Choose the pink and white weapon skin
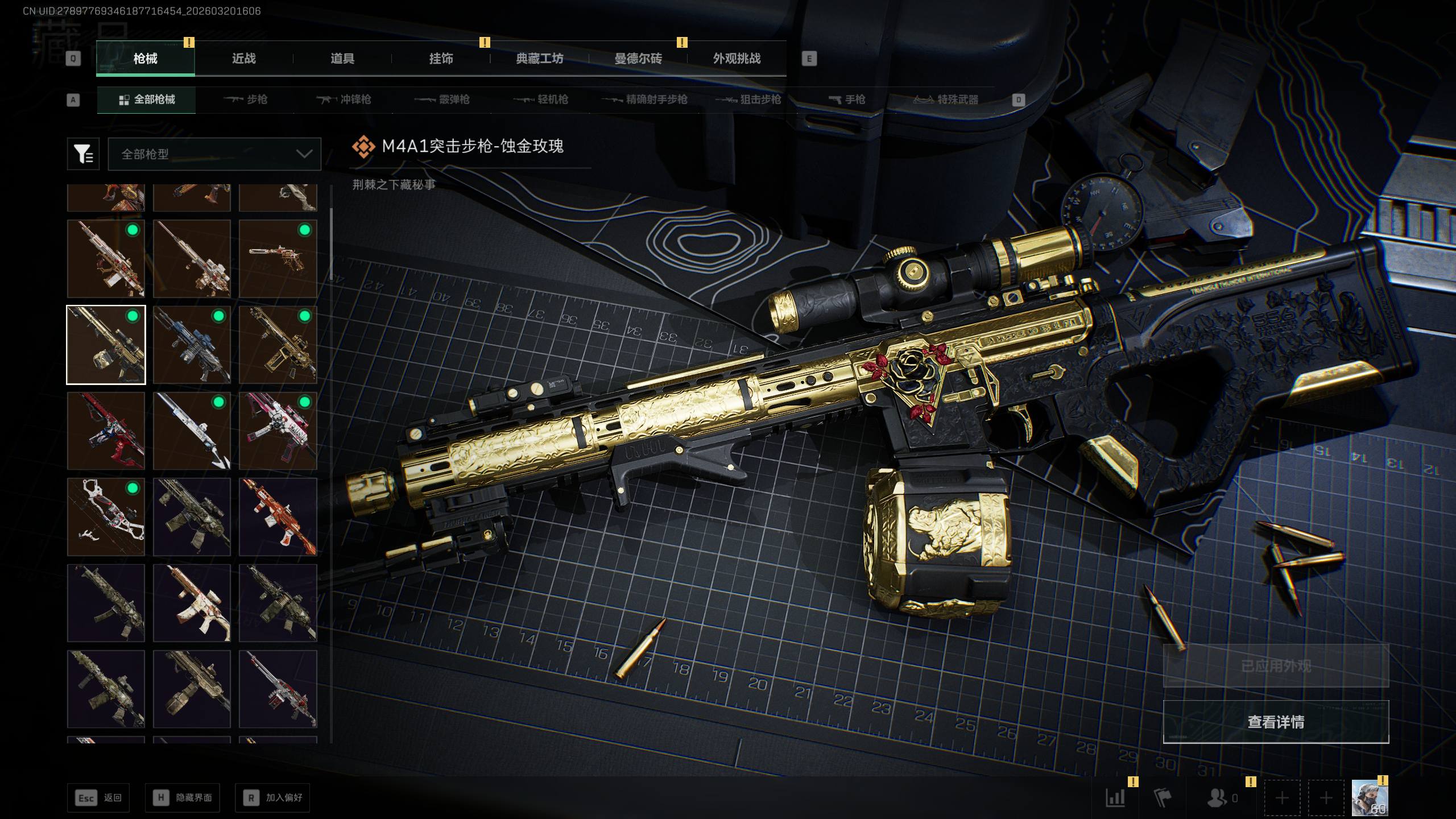Image resolution: width=1456 pixels, height=819 pixels. 278,431
